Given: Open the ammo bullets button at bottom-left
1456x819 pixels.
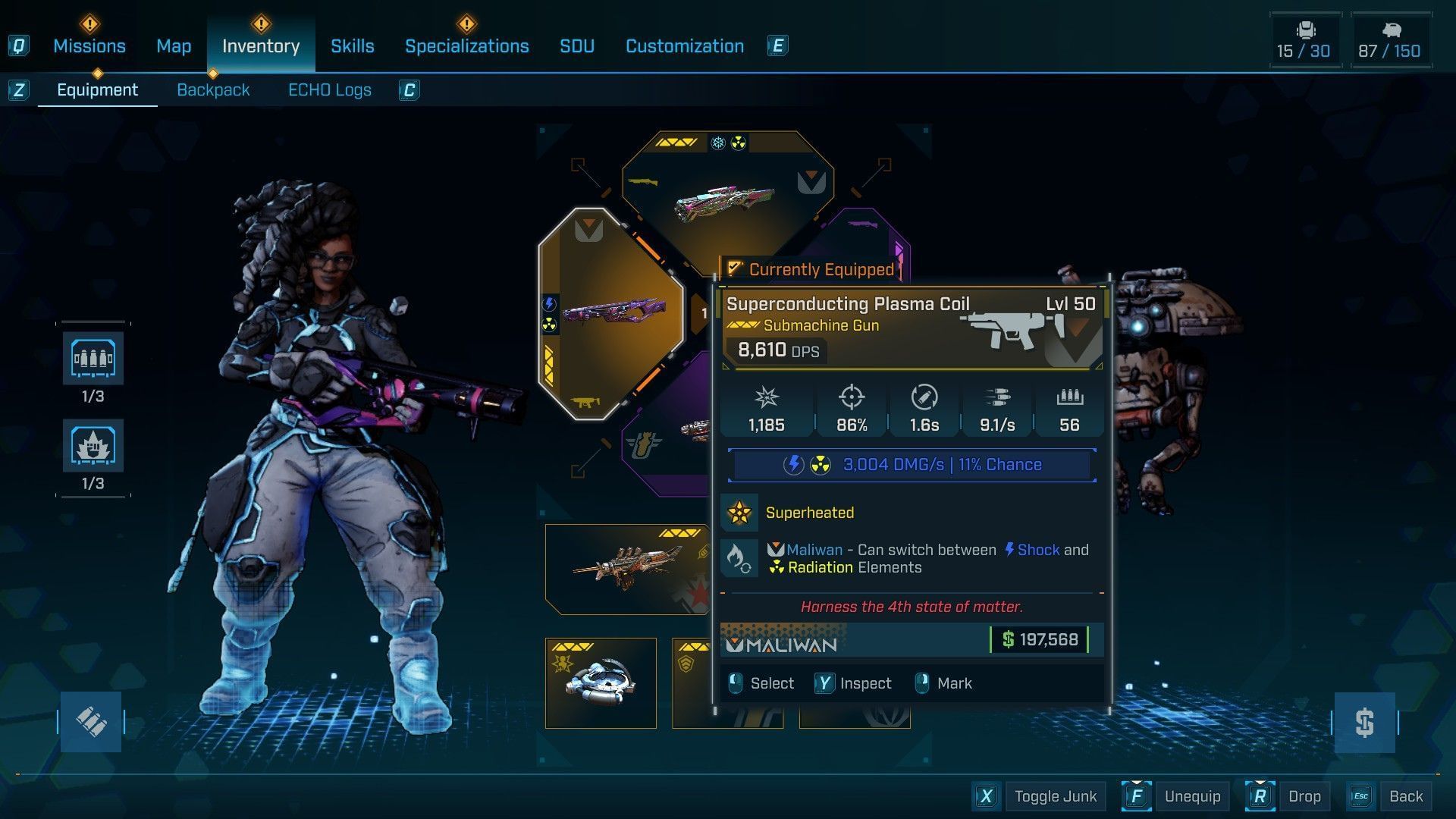Looking at the screenshot, I should coord(91,722).
